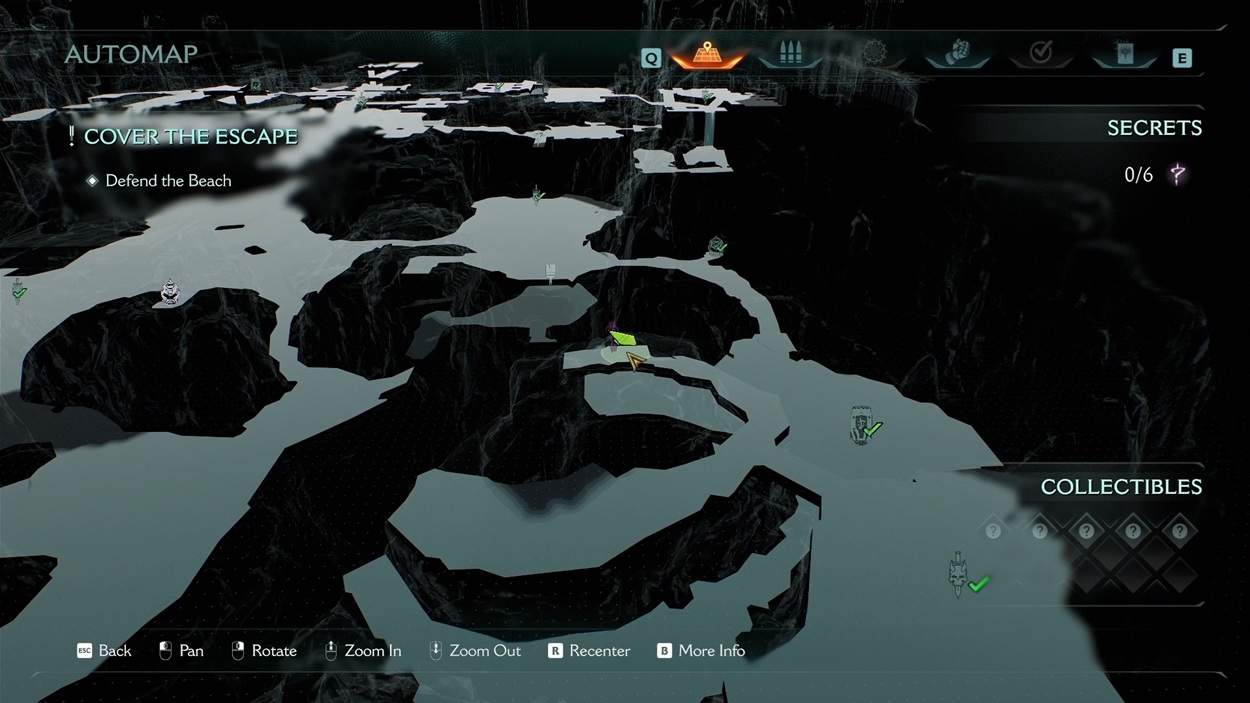The height and width of the screenshot is (703, 1250).
Task: Click the unchecked statue marker on the map
Action: click(170, 292)
